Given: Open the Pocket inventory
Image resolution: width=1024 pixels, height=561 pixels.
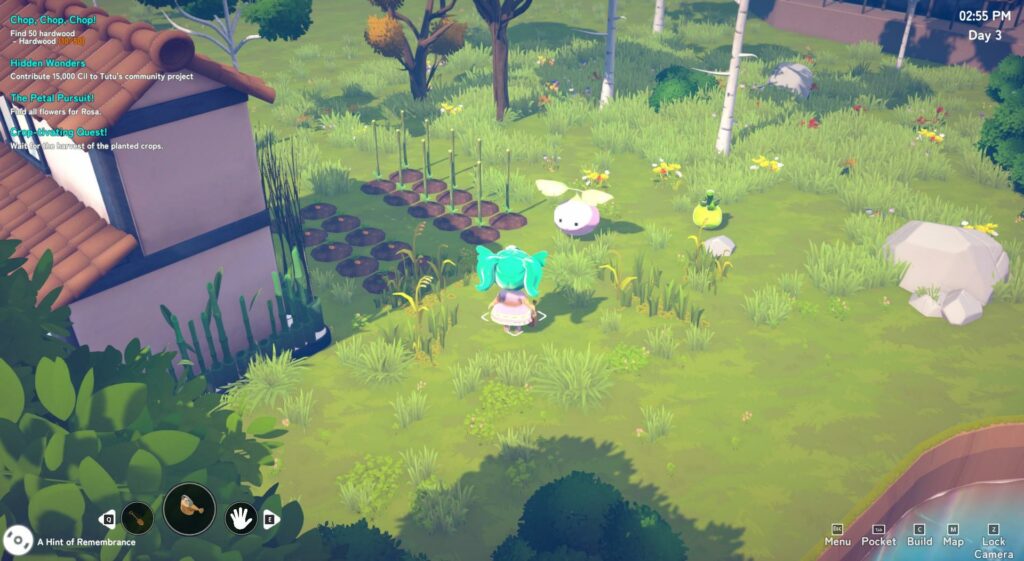Looking at the screenshot, I should [x=879, y=536].
